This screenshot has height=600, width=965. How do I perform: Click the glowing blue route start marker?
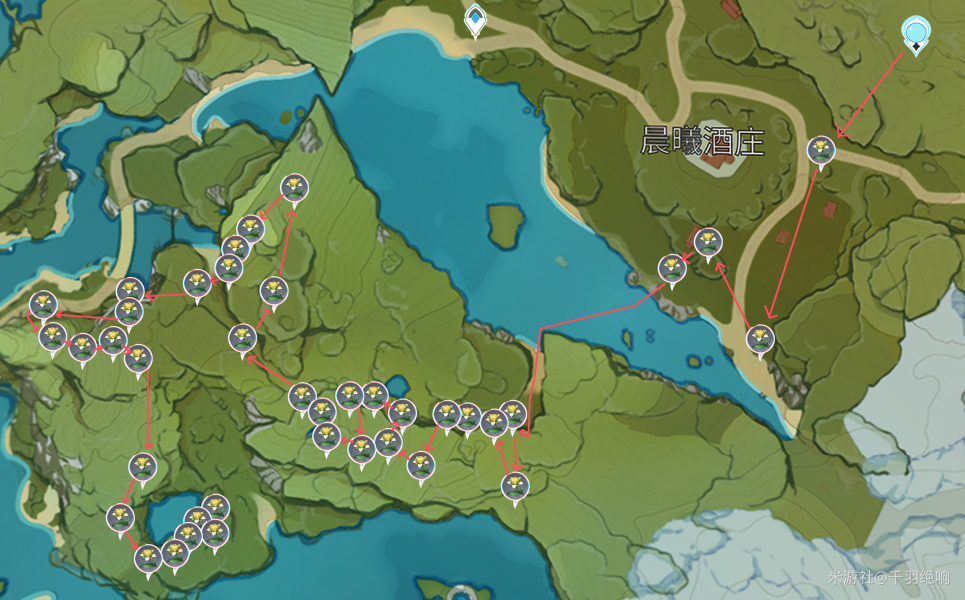coord(914,33)
